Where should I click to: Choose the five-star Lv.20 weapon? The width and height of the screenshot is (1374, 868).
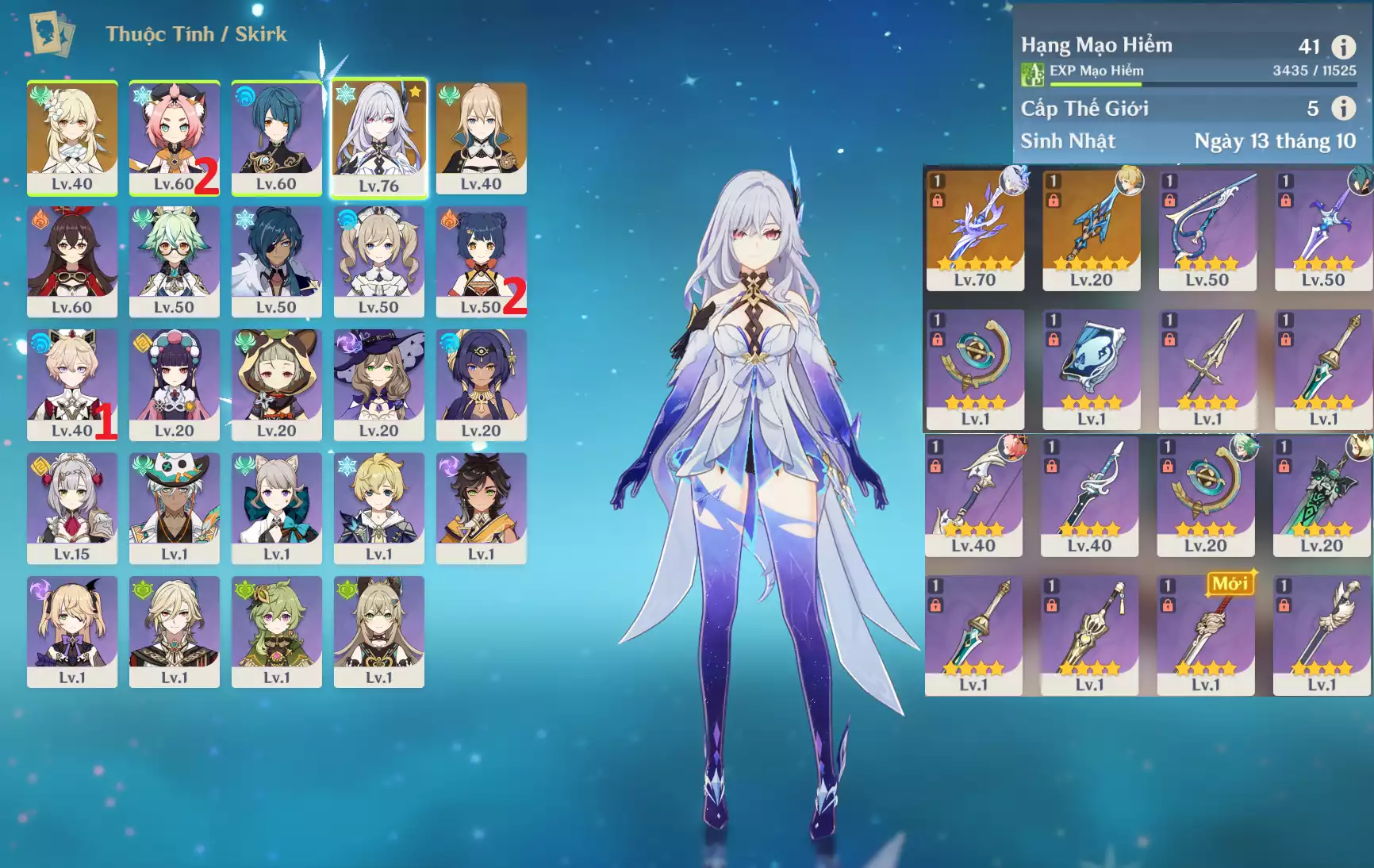click(x=1091, y=229)
